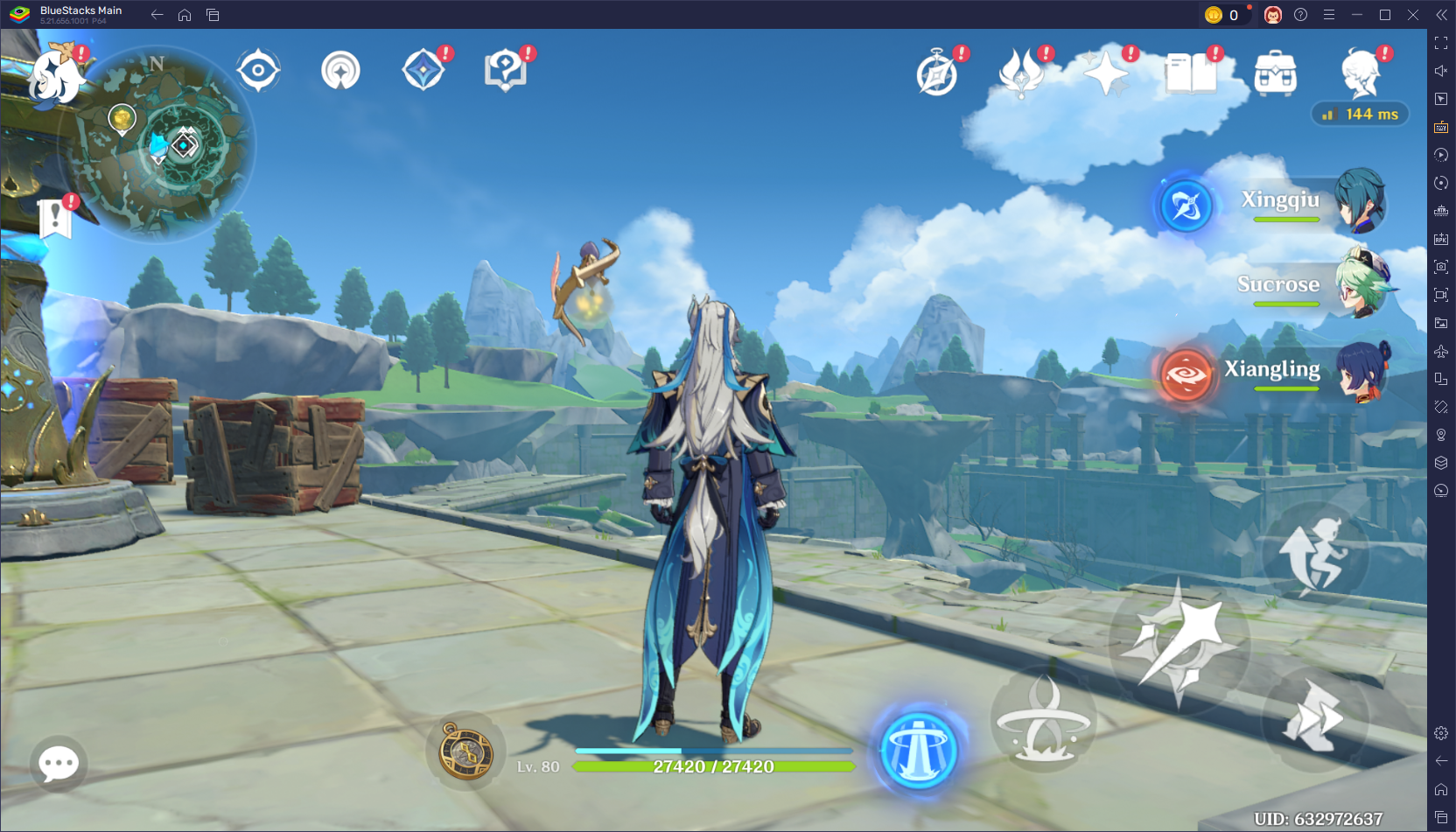Screen dimensions: 1456x832
Task: Click the Home button in the title bar
Action: coord(184,15)
